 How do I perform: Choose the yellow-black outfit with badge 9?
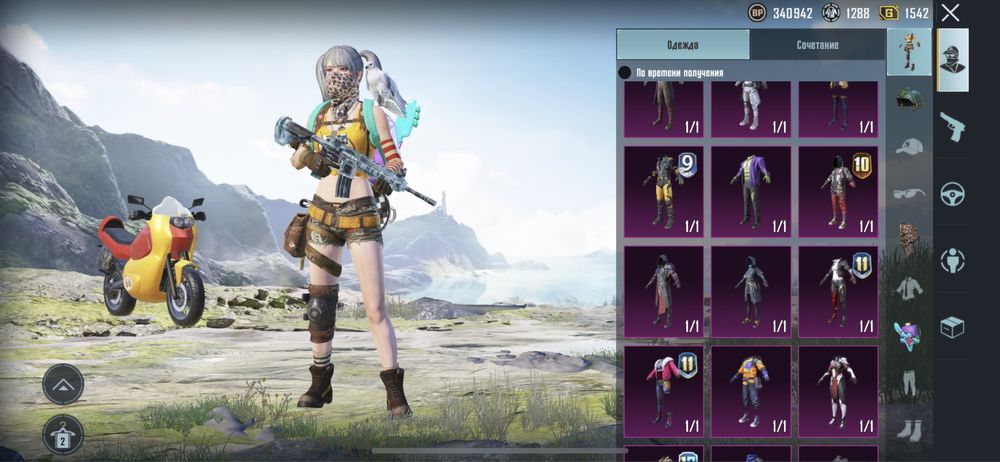(x=663, y=191)
